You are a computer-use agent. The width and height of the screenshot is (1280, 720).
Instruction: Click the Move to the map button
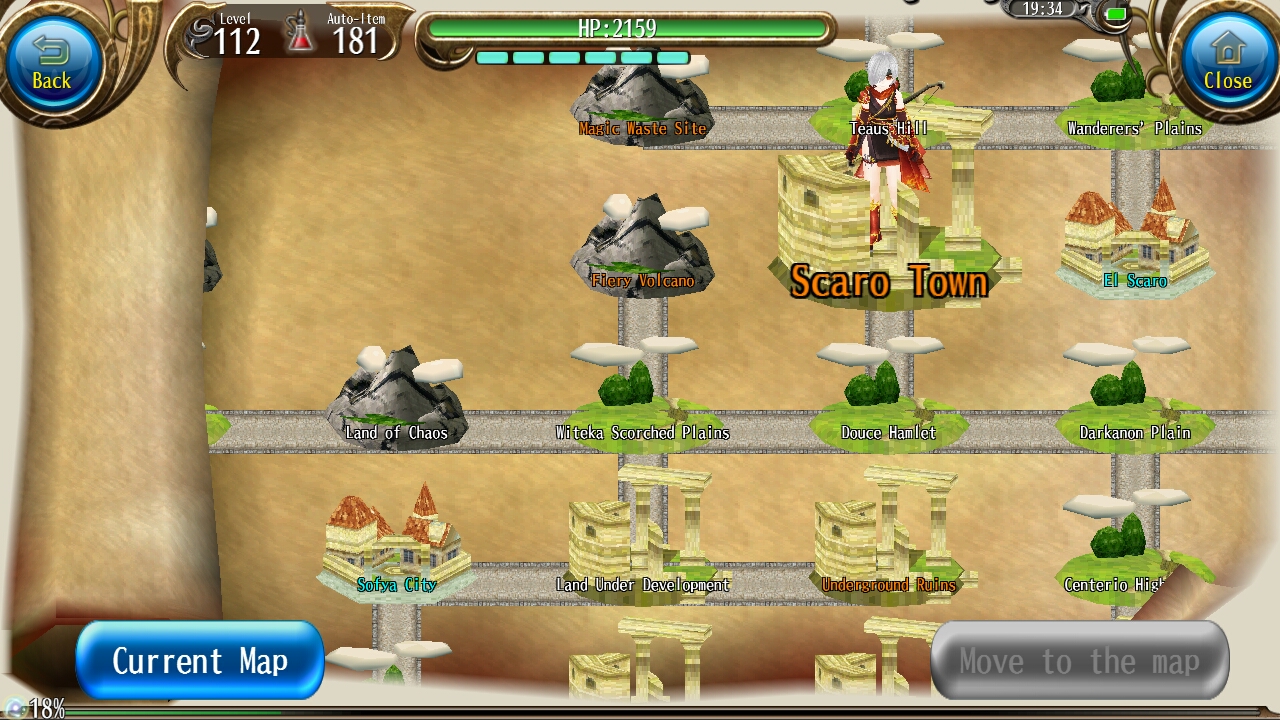(1080, 660)
